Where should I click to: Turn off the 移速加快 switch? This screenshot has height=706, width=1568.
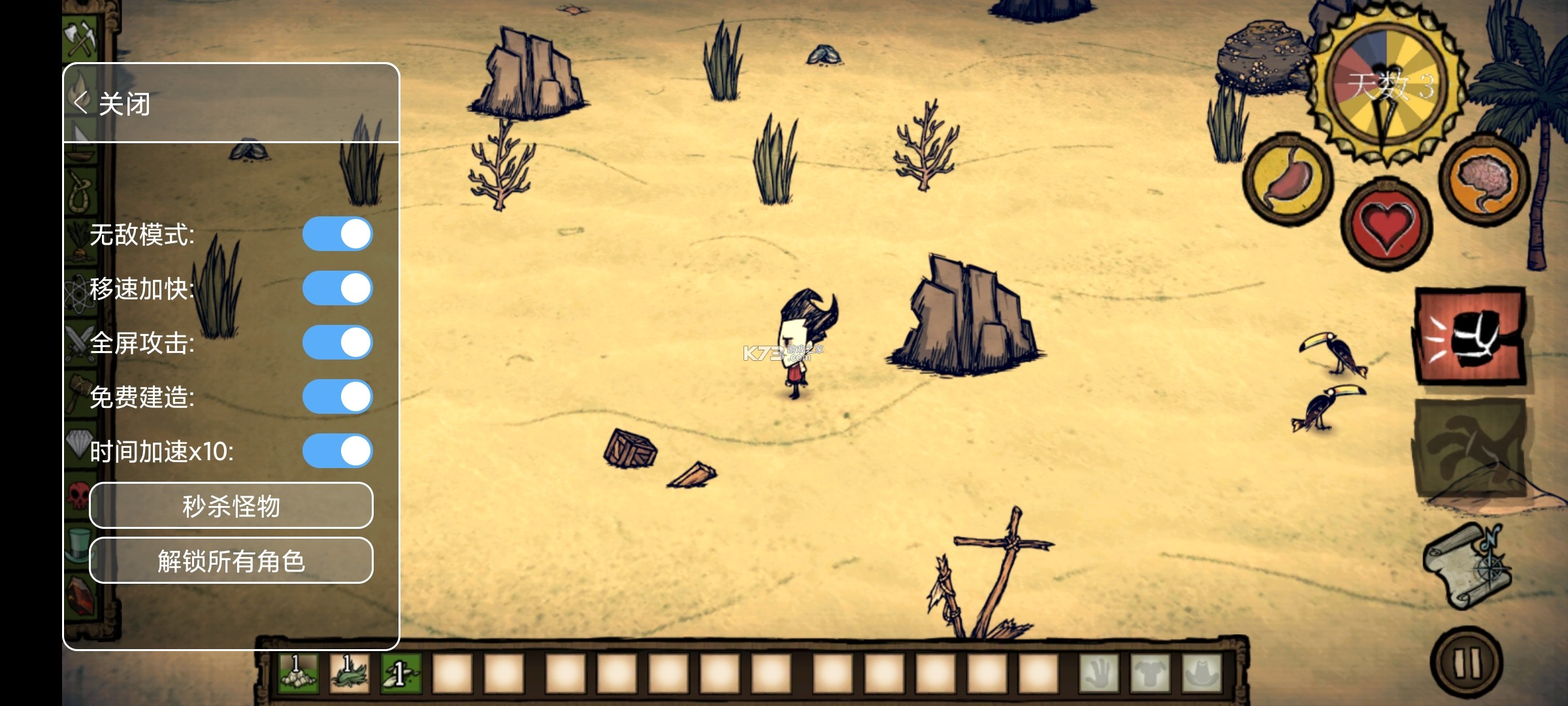coord(337,288)
